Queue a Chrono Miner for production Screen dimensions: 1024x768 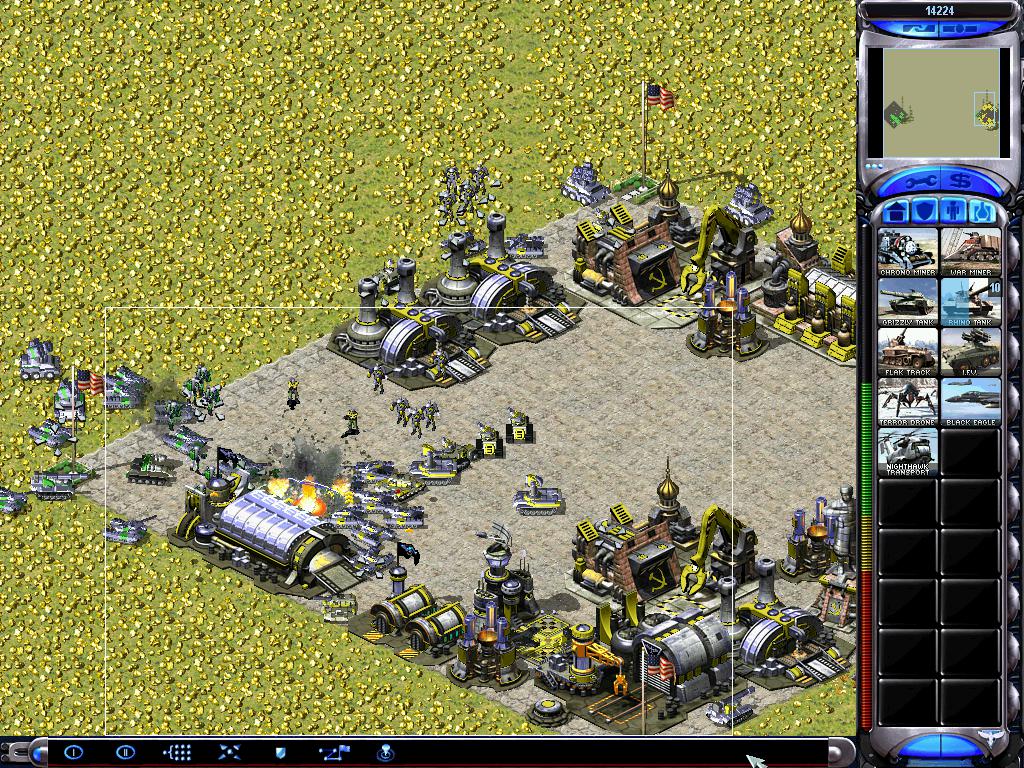click(908, 252)
